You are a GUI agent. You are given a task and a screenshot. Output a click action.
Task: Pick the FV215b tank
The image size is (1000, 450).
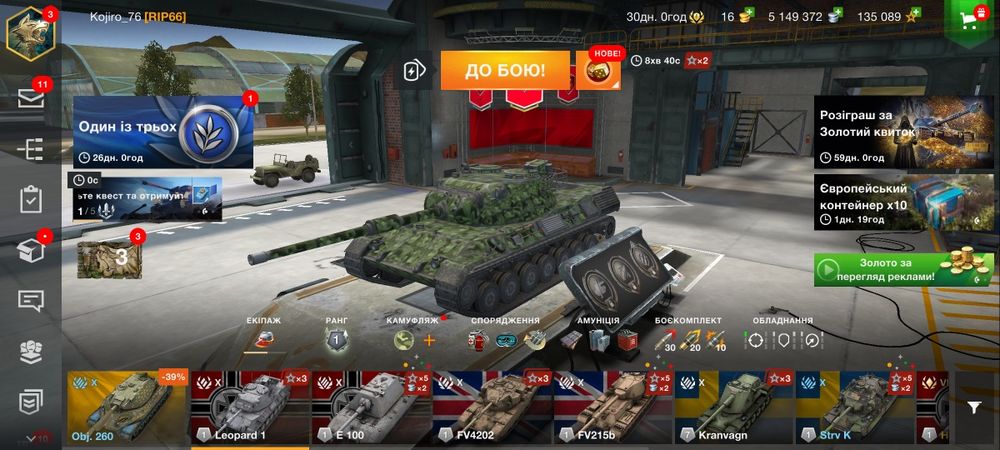point(613,407)
